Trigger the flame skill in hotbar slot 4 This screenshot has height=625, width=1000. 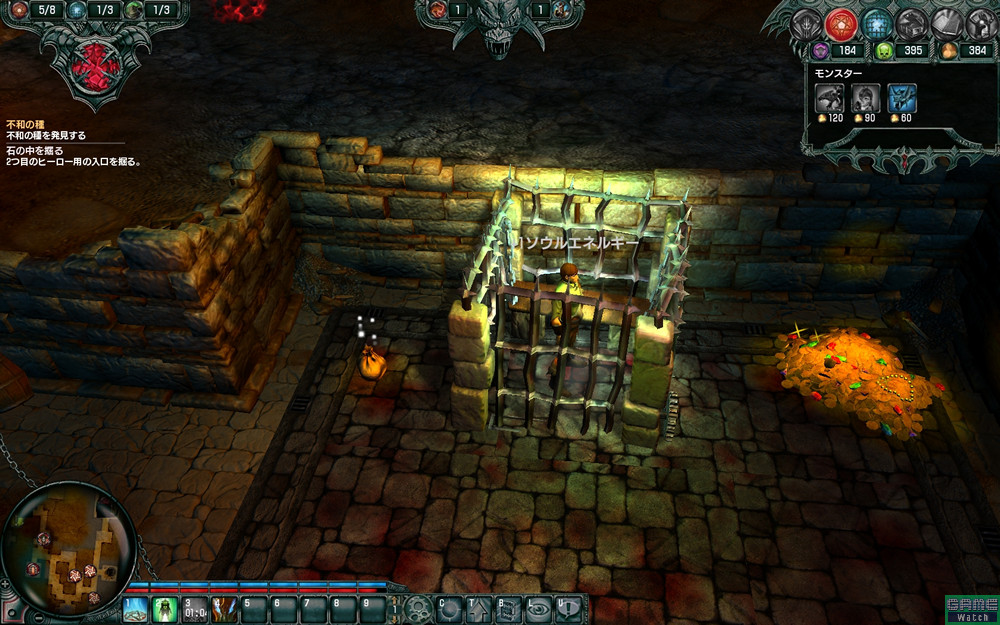(x=223, y=608)
